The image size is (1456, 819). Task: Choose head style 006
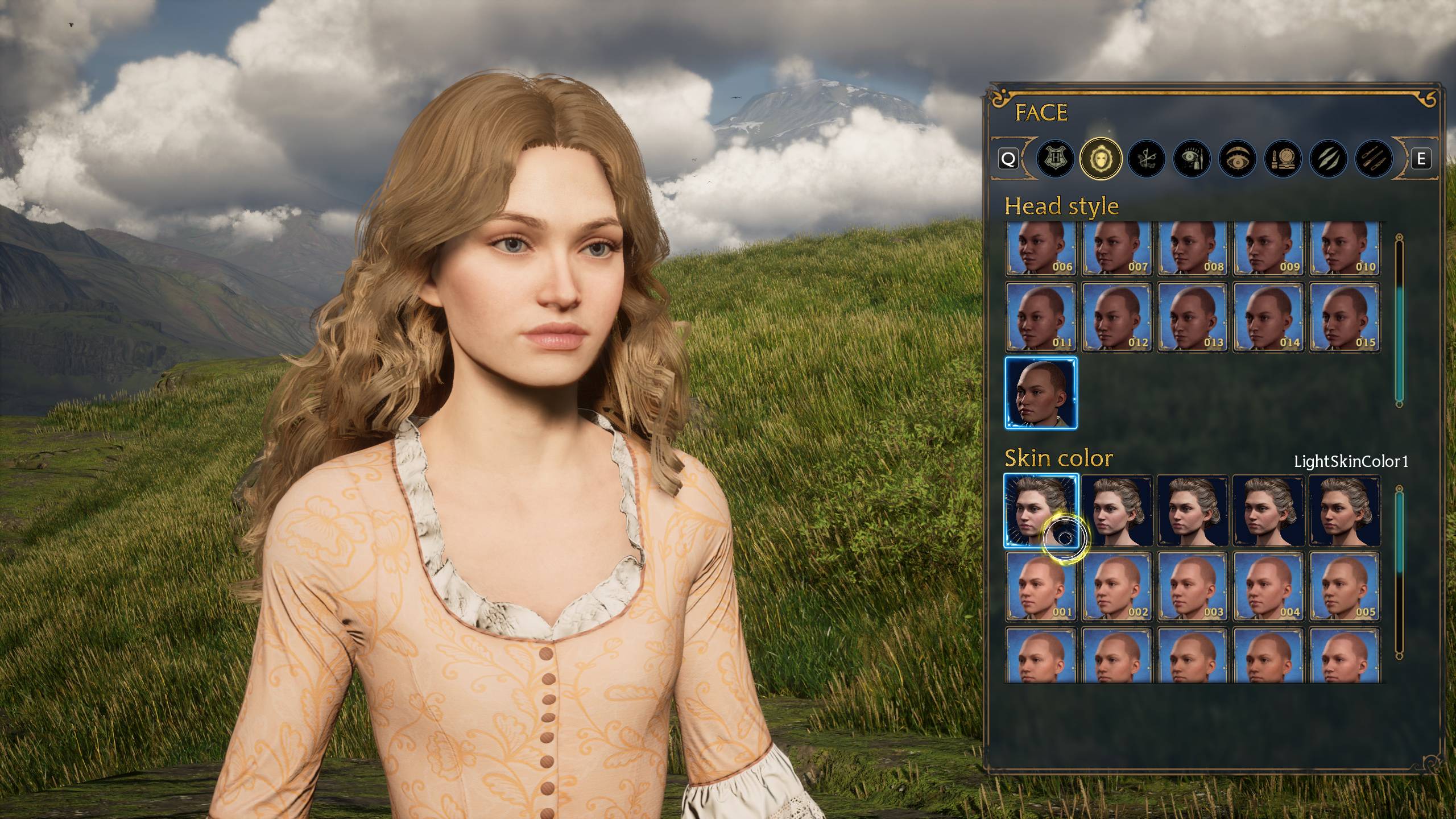click(x=1041, y=249)
